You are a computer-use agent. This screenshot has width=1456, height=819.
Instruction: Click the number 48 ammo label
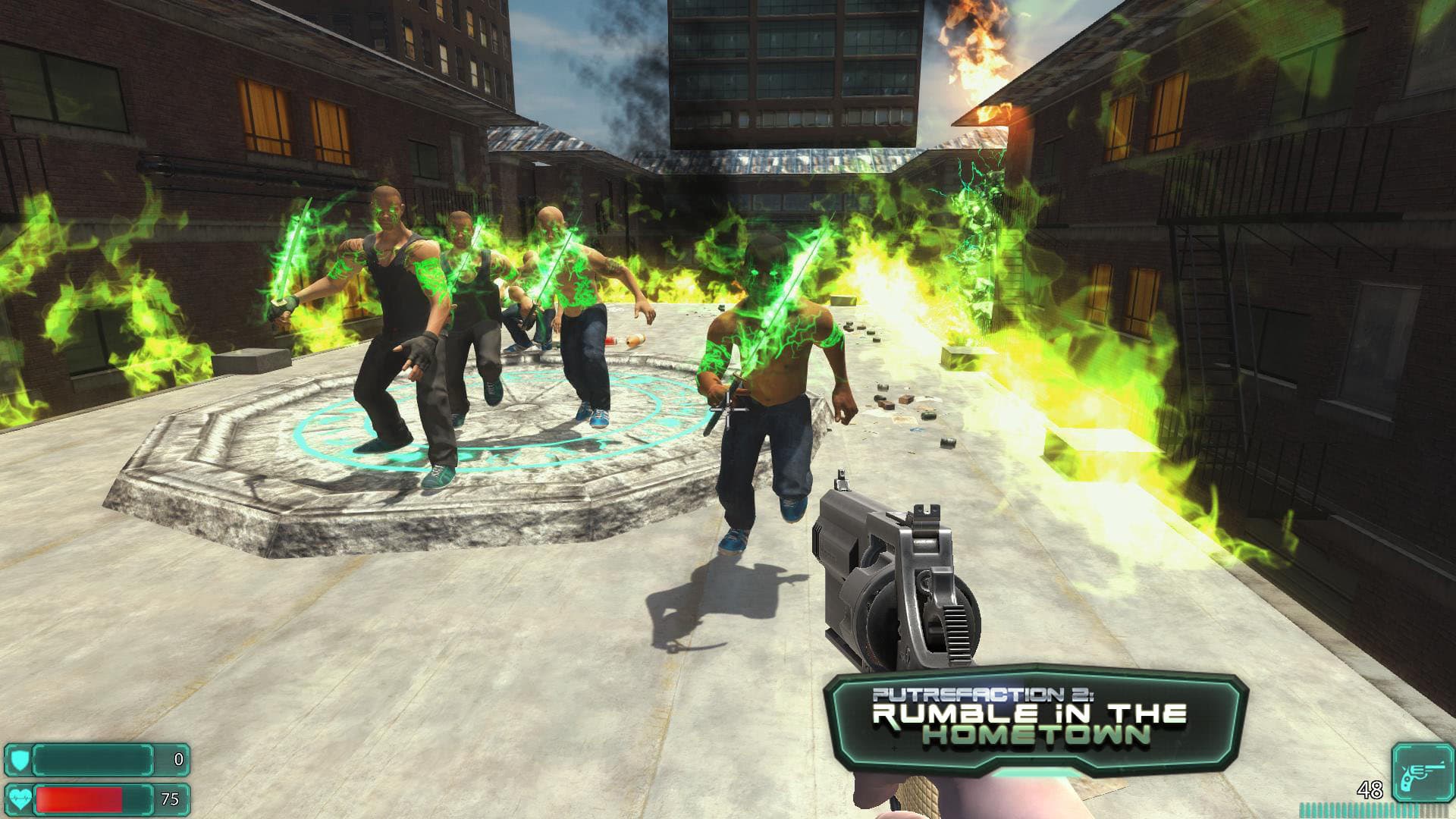click(1371, 789)
